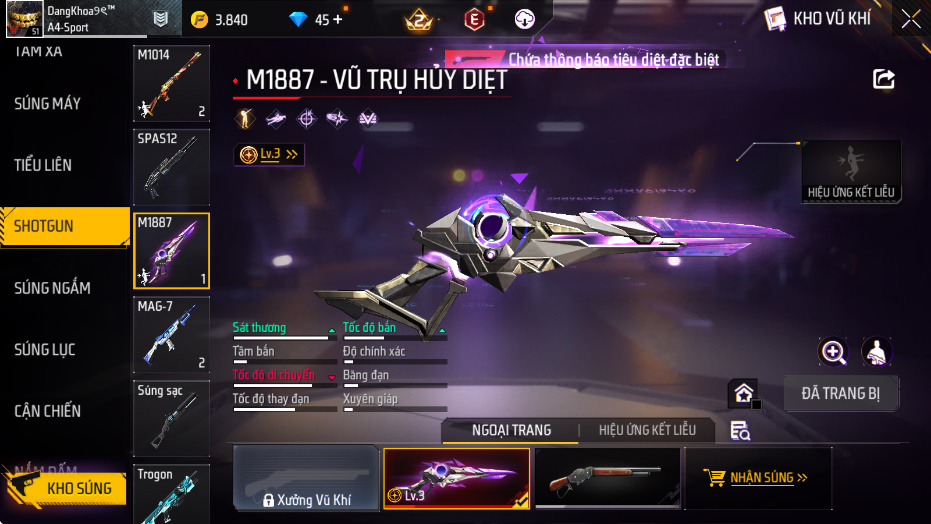Add diamonds with the plus button

(x=337, y=19)
